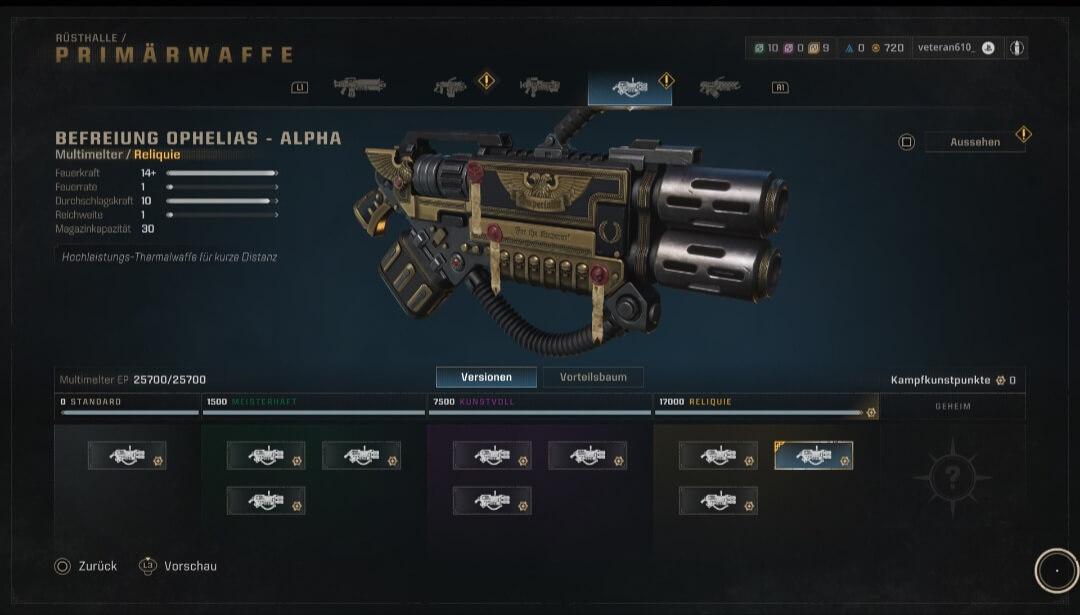Screen dimensions: 1080x615
Task: Select the highlighted Multimelter weapon tab
Action: 630,88
